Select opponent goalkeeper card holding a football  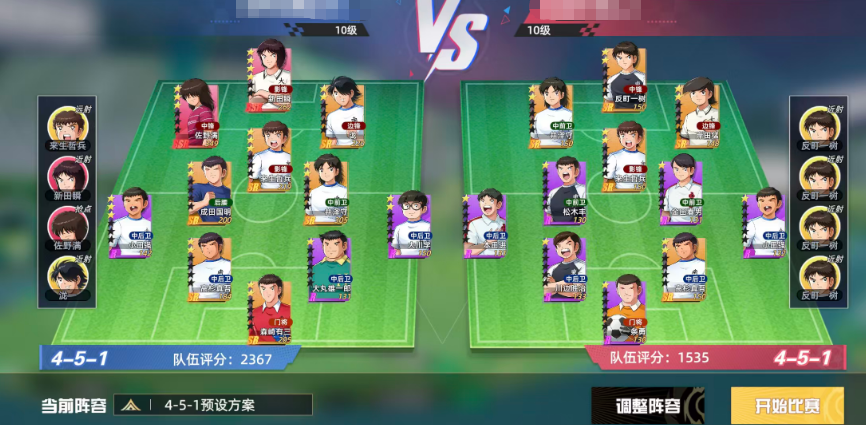627,310
